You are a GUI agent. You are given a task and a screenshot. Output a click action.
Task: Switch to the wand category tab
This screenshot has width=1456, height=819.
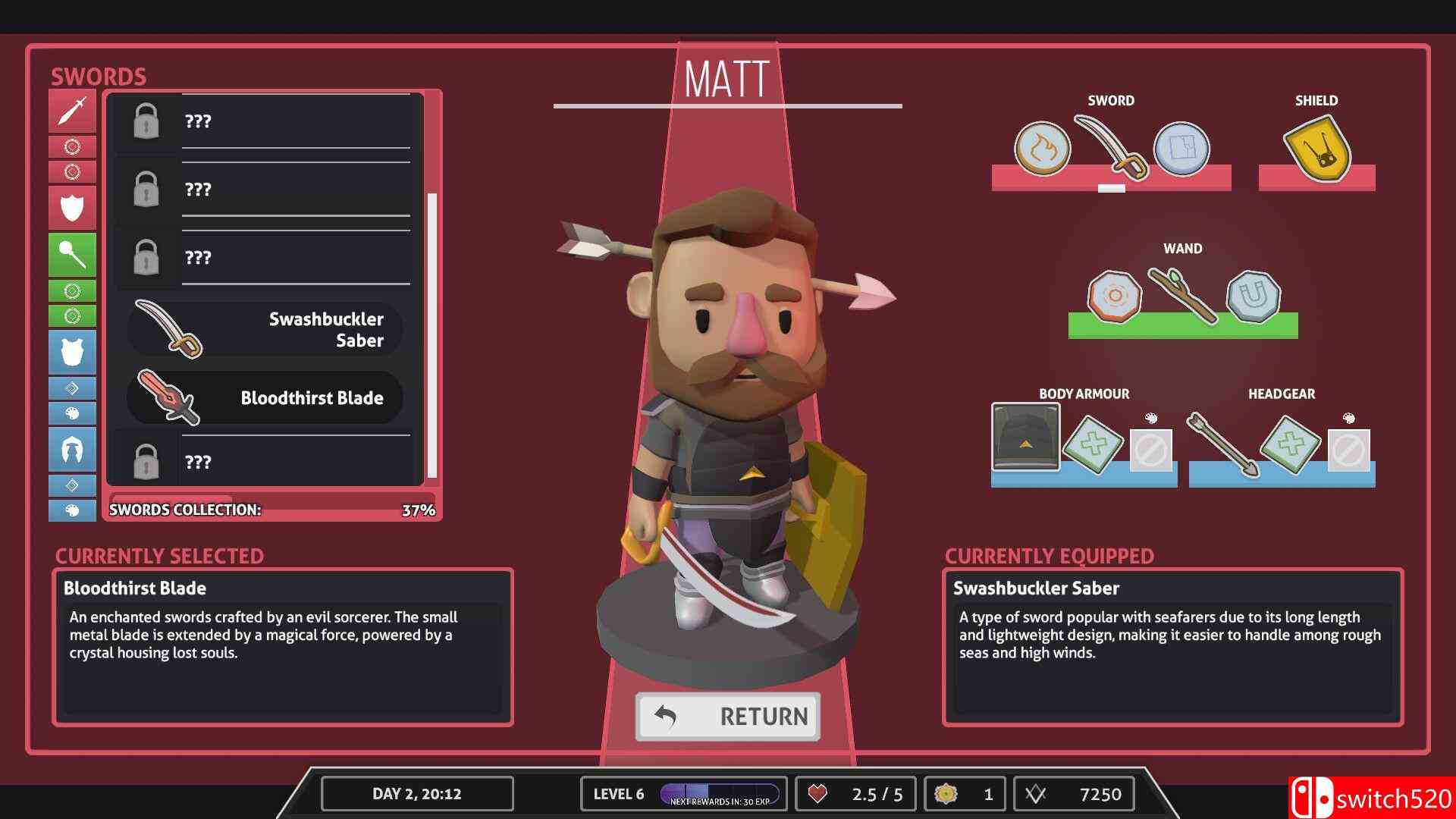tap(72, 255)
